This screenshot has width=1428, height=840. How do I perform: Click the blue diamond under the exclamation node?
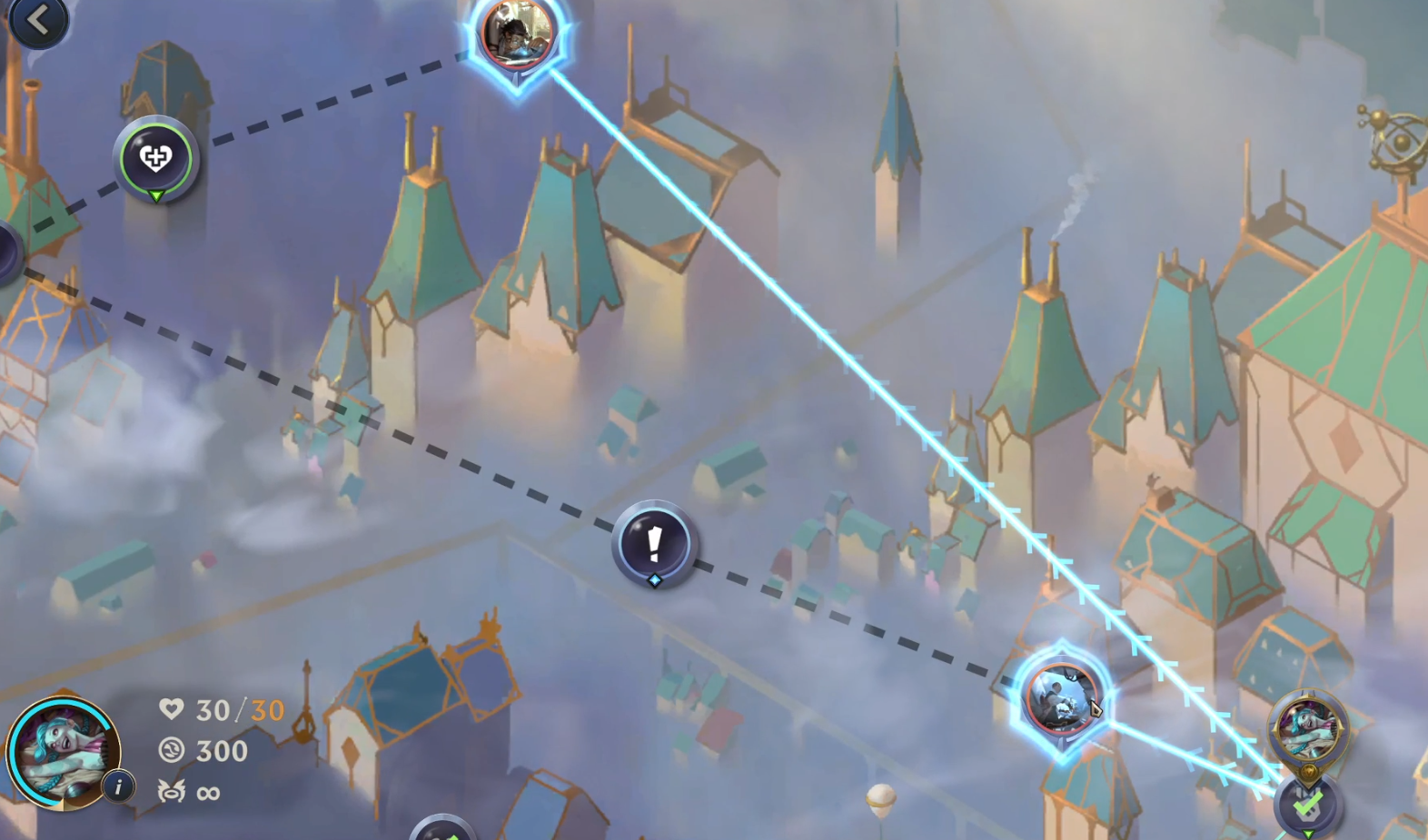653,578
